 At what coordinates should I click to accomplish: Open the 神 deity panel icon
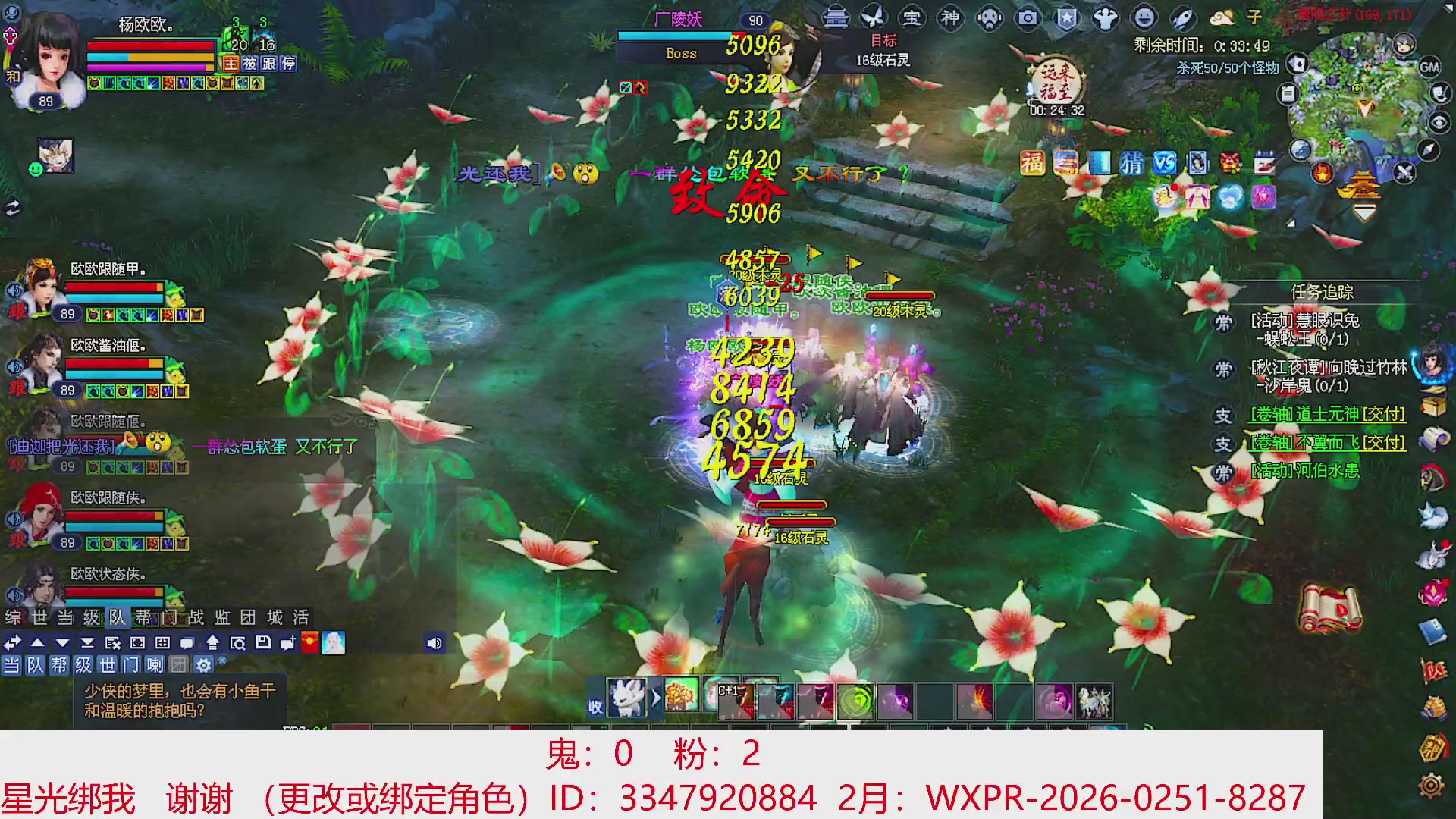950,17
